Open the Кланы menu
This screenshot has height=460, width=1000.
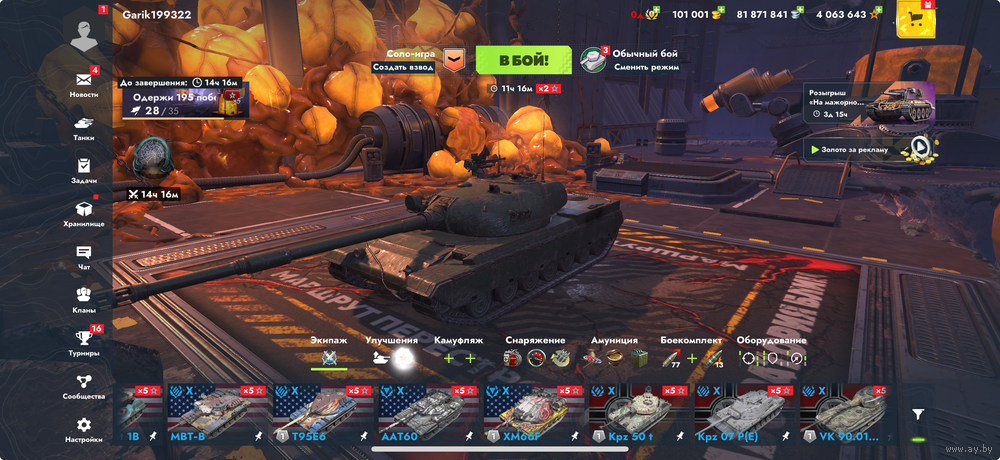click(x=84, y=299)
